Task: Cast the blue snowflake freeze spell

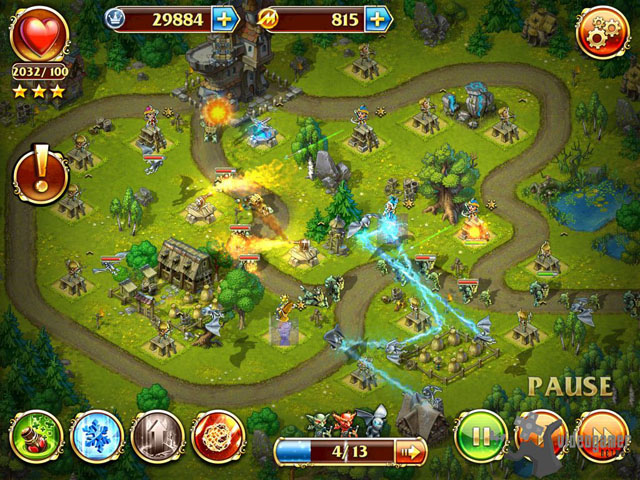Action: pyautogui.click(x=98, y=437)
